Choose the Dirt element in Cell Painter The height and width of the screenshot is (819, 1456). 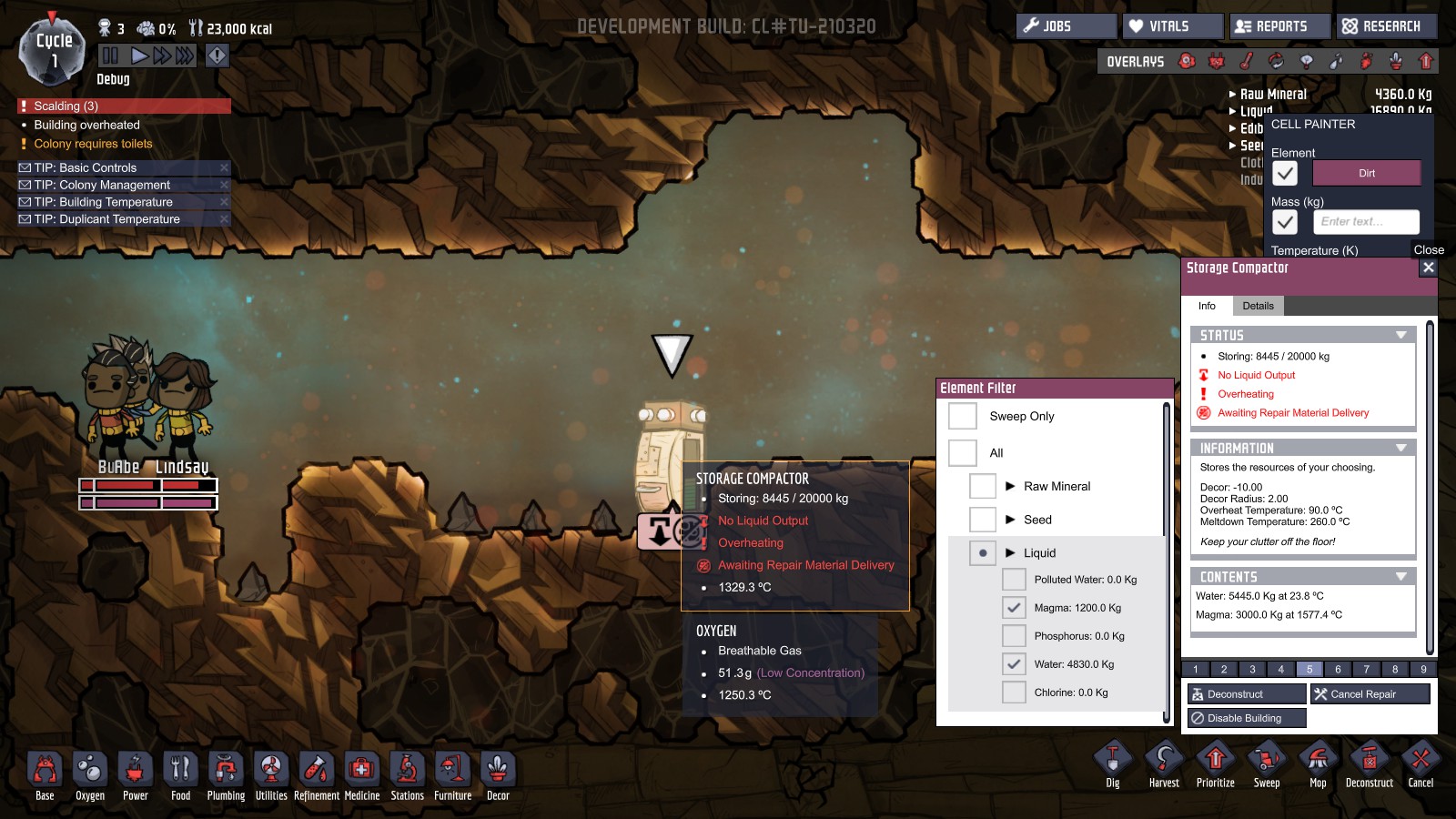point(1366,173)
